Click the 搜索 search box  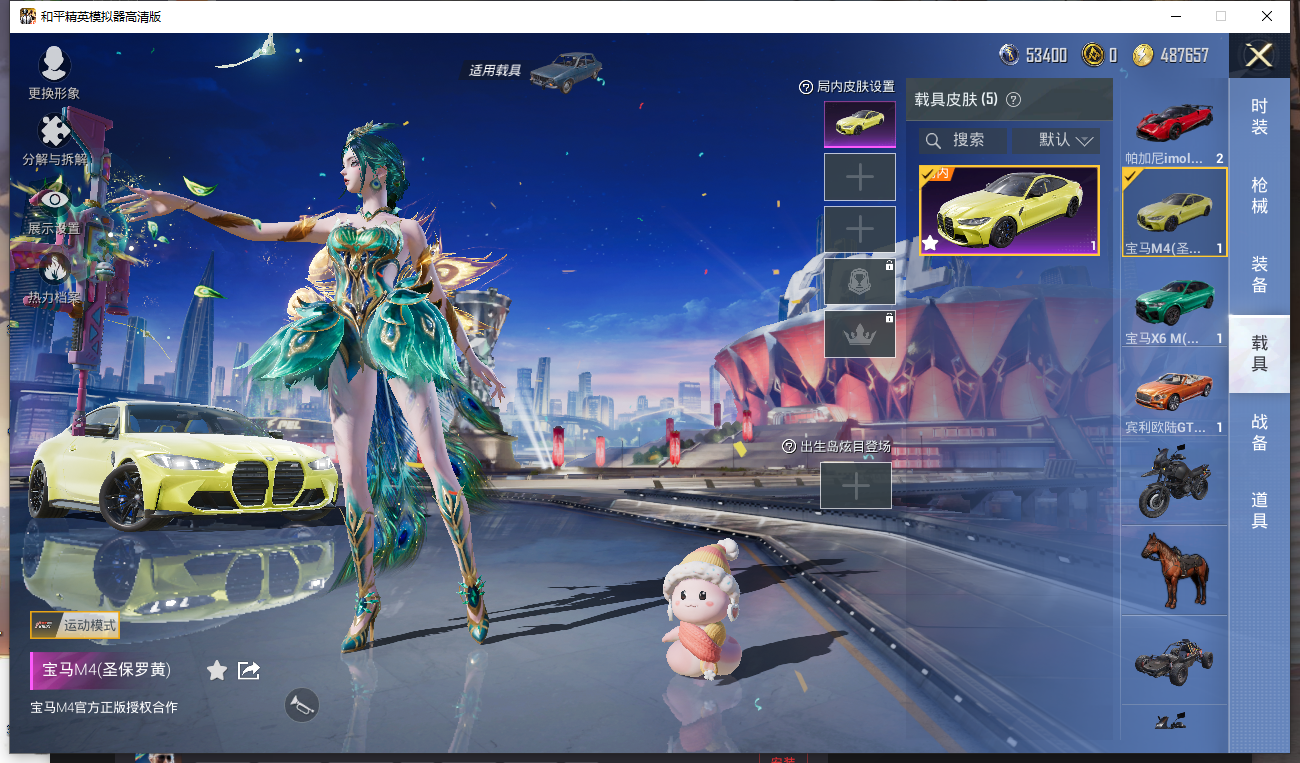[963, 140]
